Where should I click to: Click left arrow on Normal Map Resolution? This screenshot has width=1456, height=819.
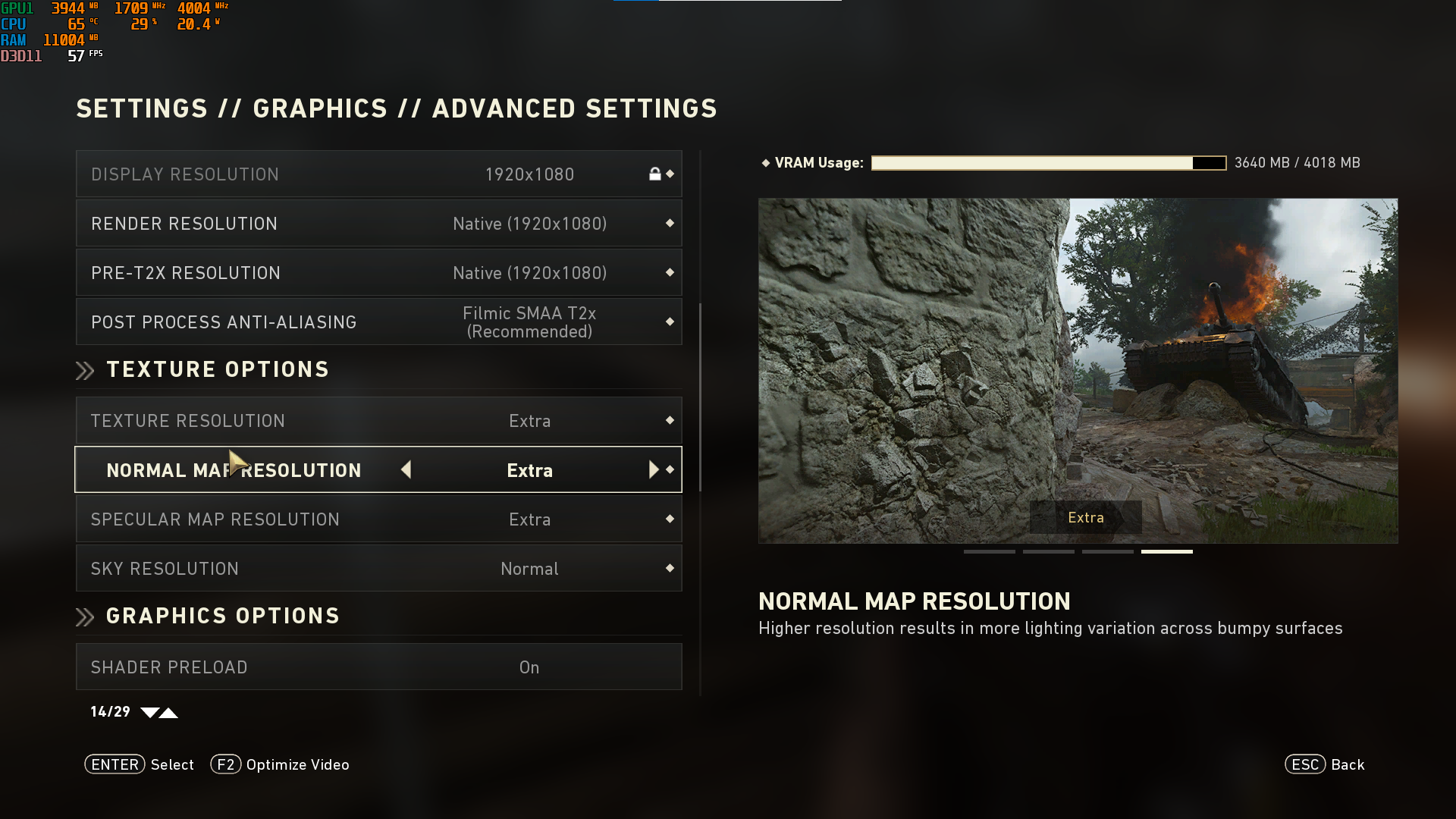click(x=406, y=470)
